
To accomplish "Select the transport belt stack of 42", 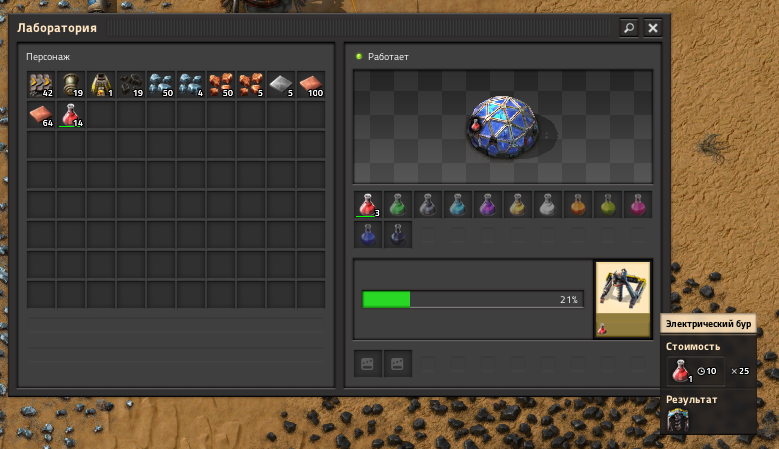I will [41, 85].
